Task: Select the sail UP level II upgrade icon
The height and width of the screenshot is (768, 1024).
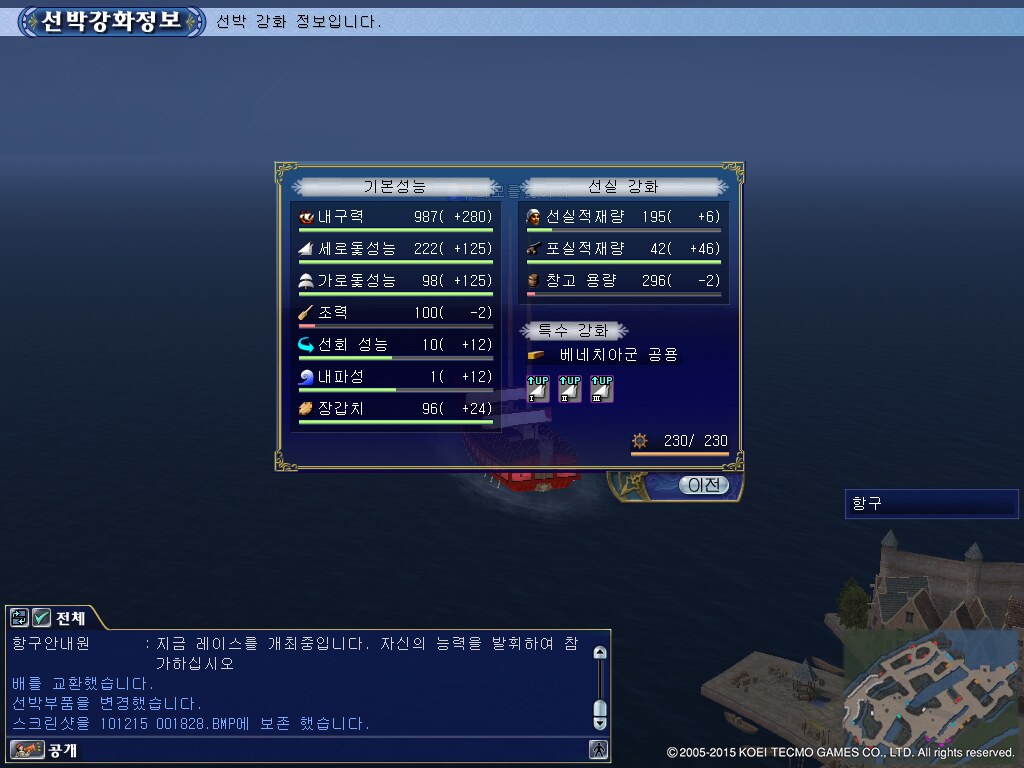Action: point(570,389)
